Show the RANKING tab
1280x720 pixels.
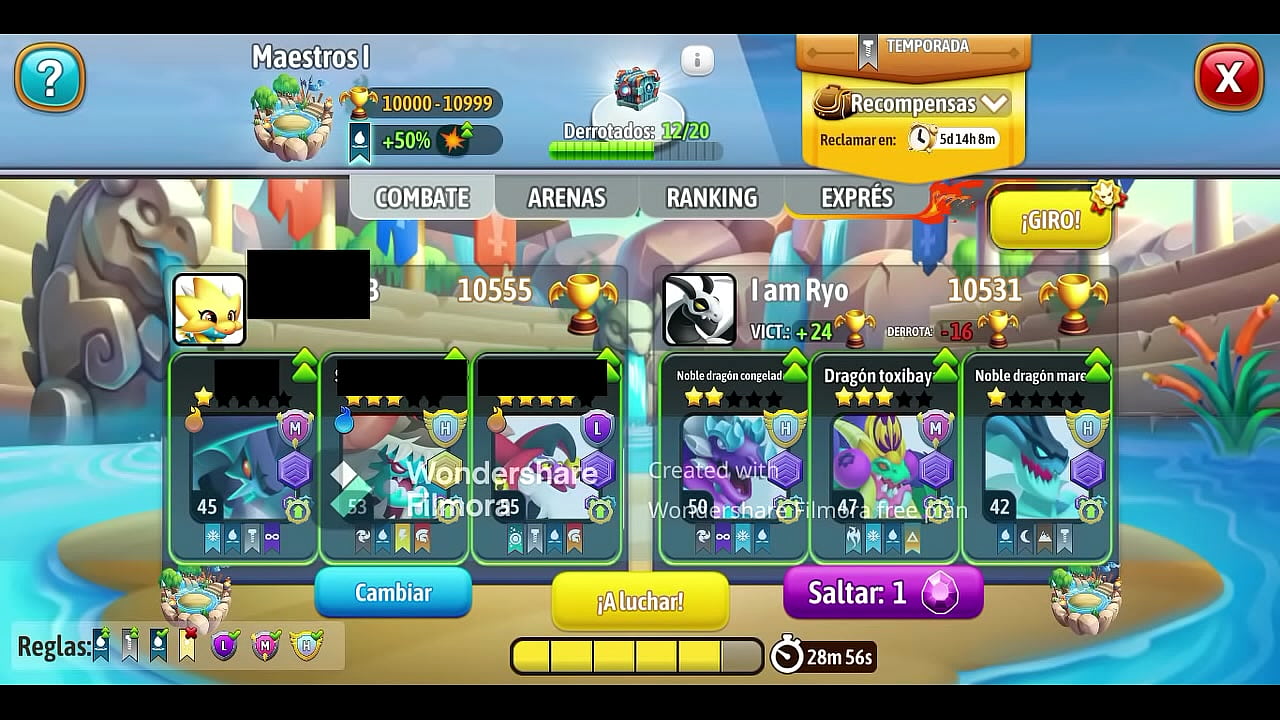(711, 198)
